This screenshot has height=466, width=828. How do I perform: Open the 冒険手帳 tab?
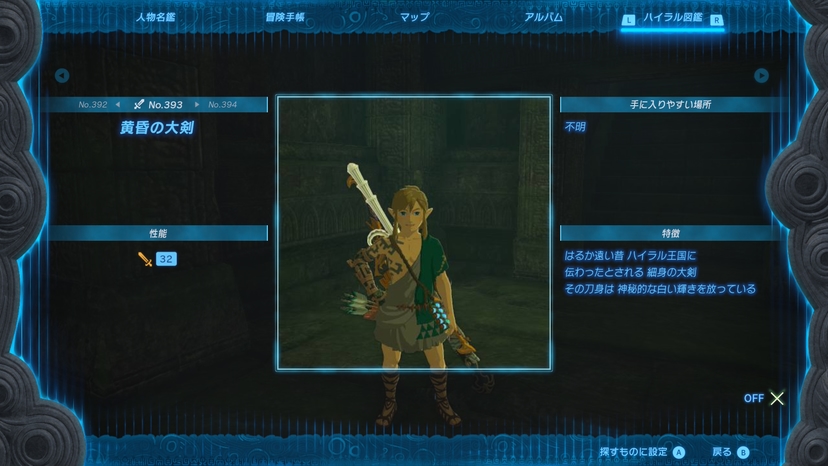point(284,17)
